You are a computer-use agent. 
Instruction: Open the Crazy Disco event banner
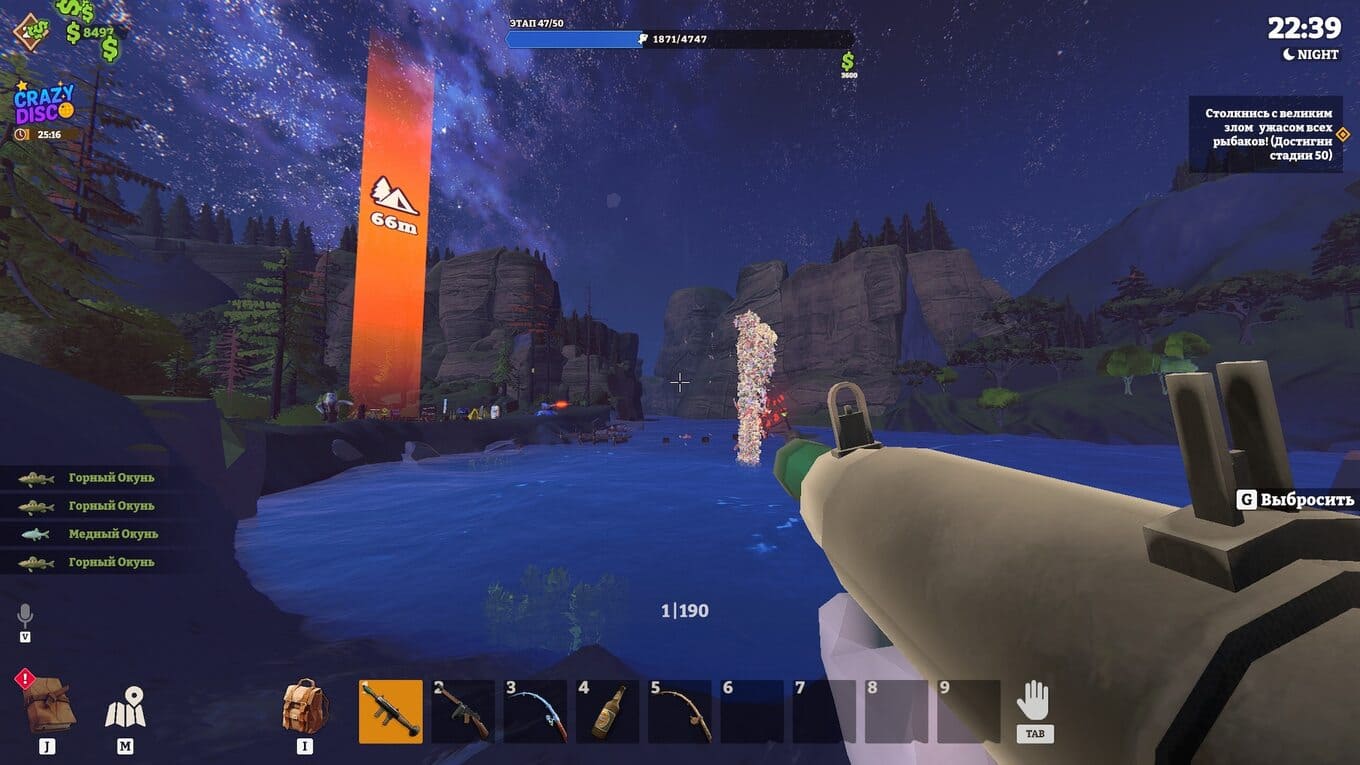pyautogui.click(x=43, y=106)
